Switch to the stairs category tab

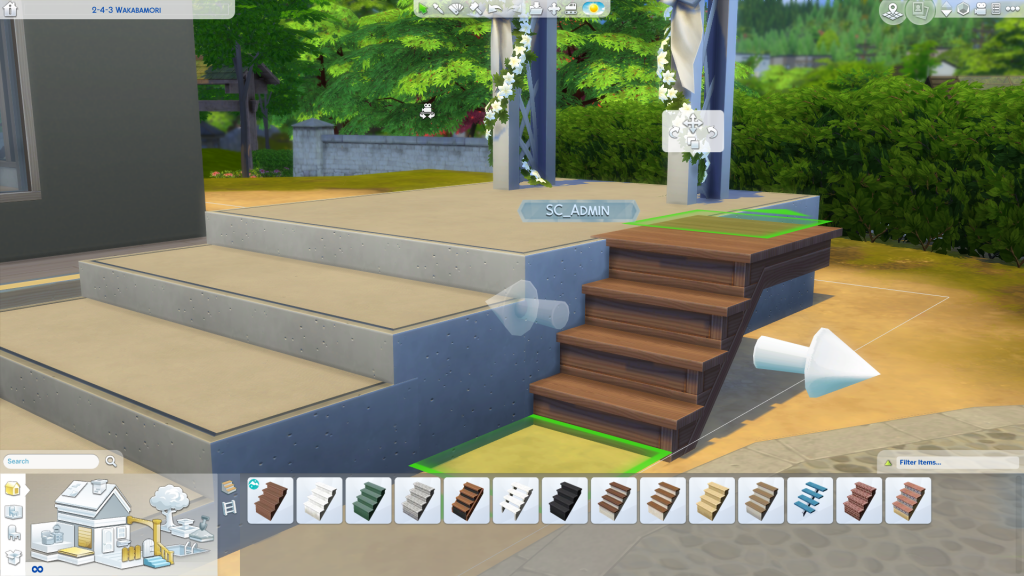tap(229, 487)
